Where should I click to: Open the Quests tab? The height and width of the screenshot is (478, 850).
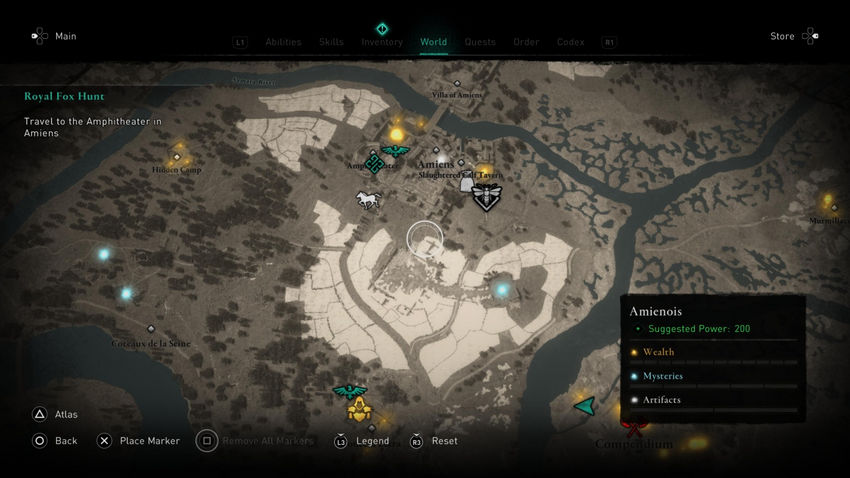[480, 42]
